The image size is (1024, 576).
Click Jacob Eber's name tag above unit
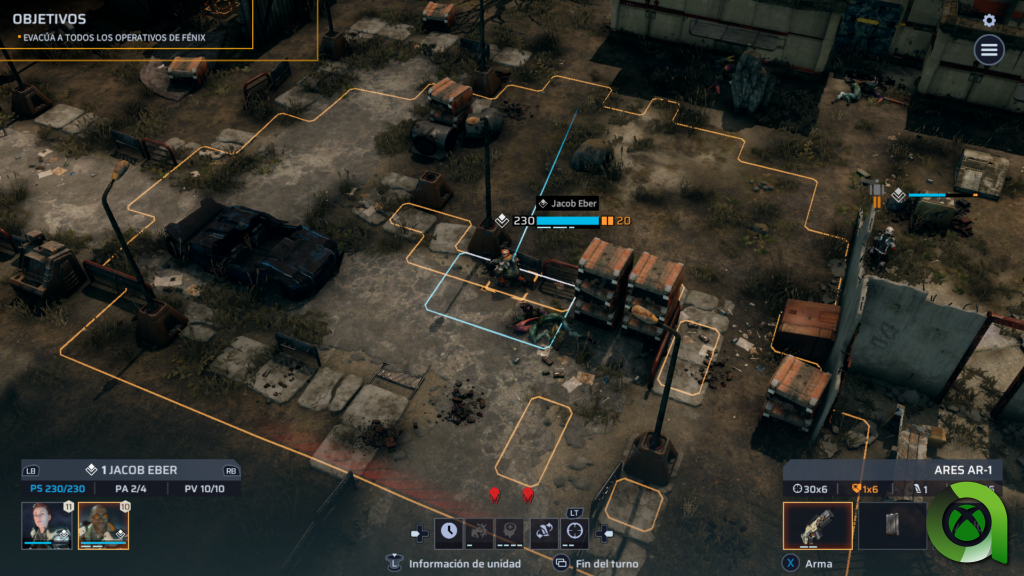[x=571, y=203]
